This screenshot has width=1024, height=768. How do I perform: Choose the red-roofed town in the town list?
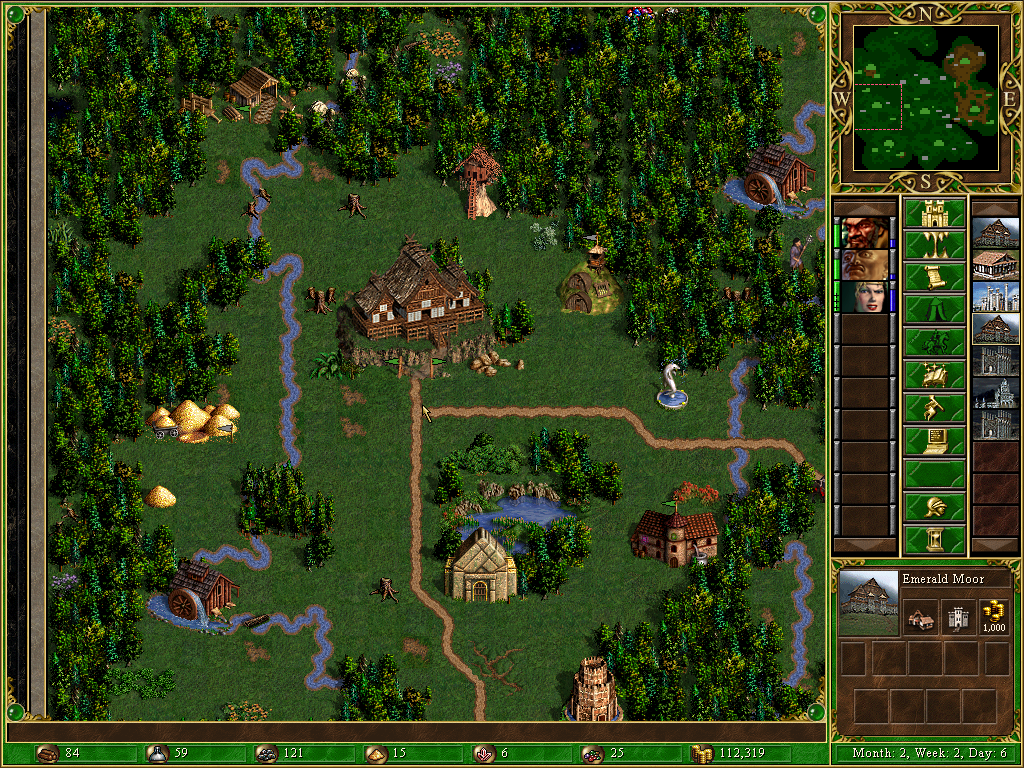pos(996,265)
